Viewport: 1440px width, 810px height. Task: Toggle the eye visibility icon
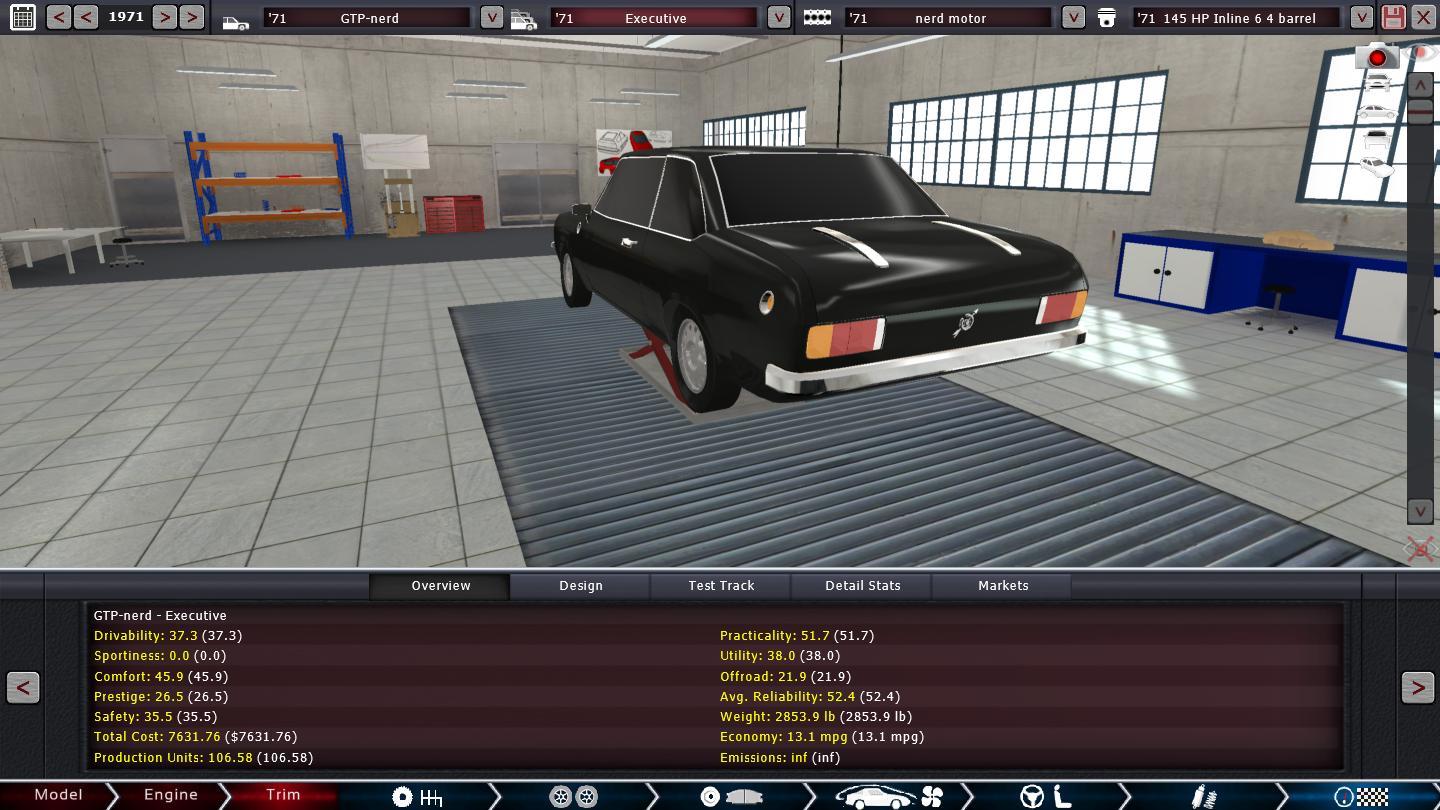pyautogui.click(x=1421, y=52)
